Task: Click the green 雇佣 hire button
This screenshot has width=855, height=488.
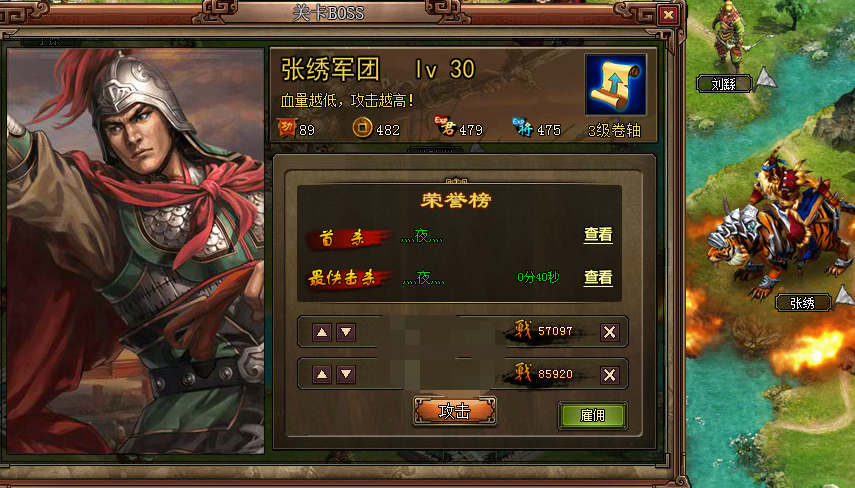Action: tap(592, 415)
